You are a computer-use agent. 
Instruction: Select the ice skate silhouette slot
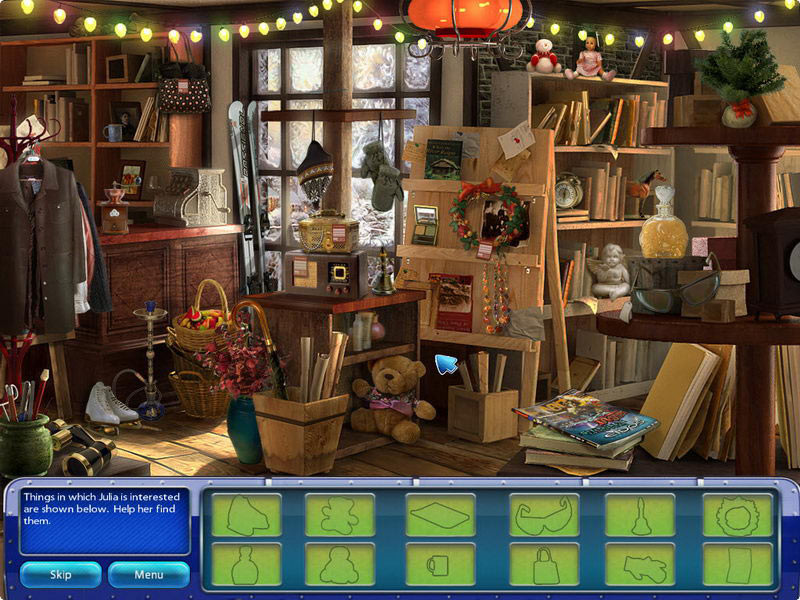coord(246,515)
